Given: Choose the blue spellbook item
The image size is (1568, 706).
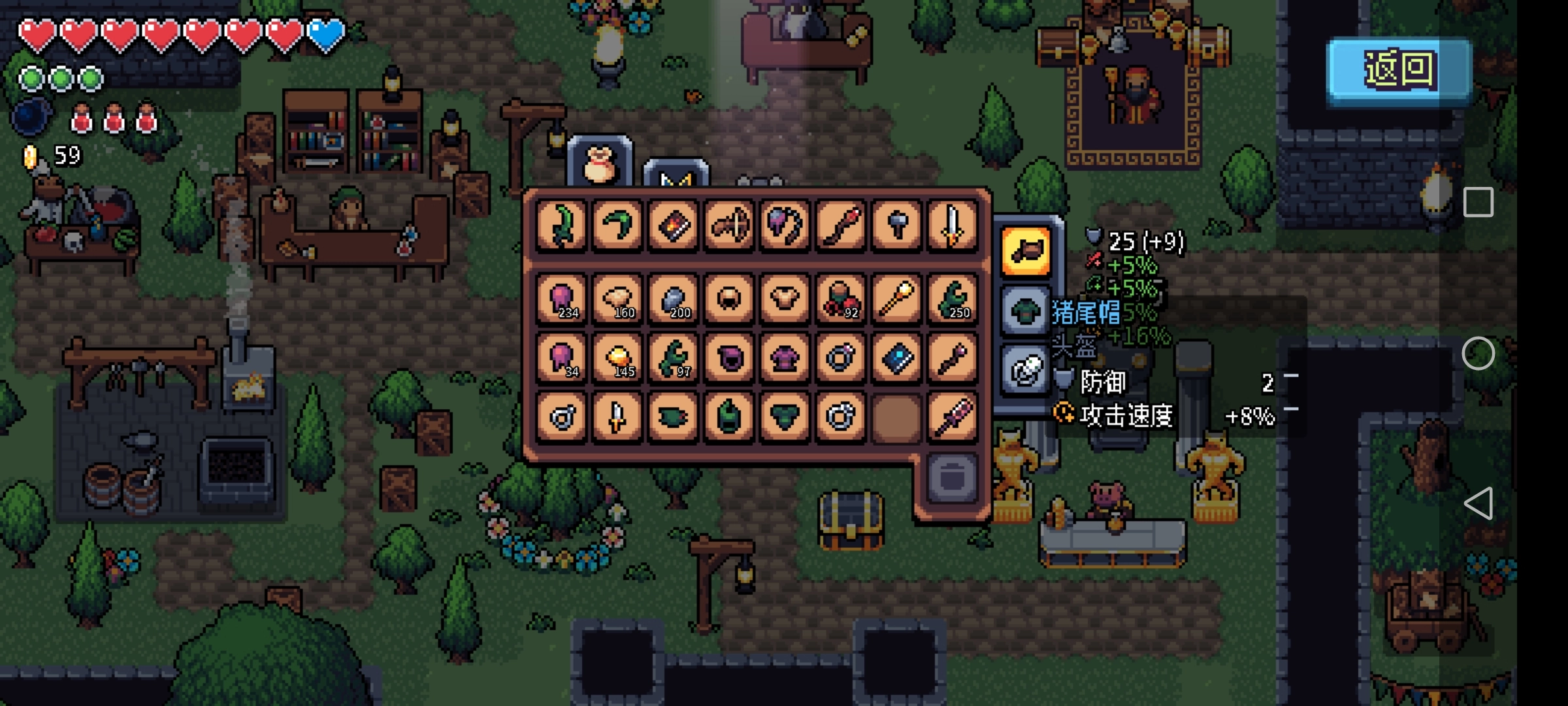Looking at the screenshot, I should [x=897, y=358].
